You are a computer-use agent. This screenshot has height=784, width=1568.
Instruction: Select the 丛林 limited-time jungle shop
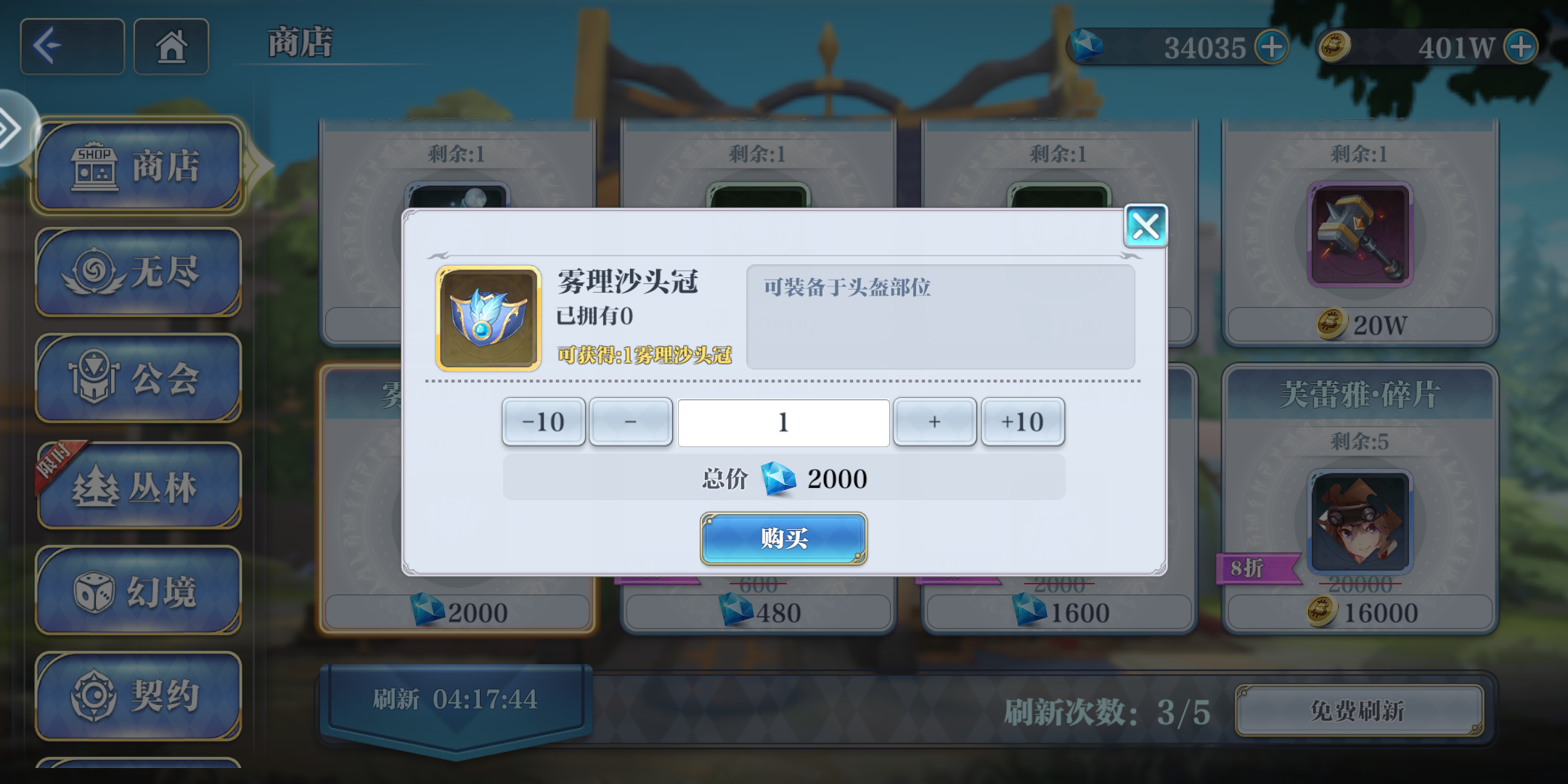tap(138, 485)
